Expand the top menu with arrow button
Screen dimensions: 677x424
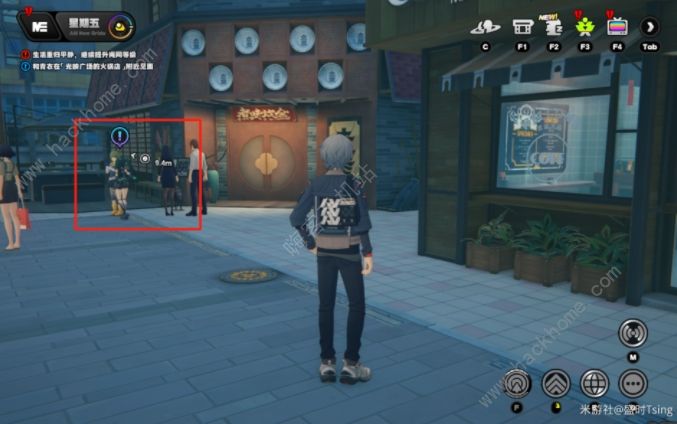pos(650,27)
